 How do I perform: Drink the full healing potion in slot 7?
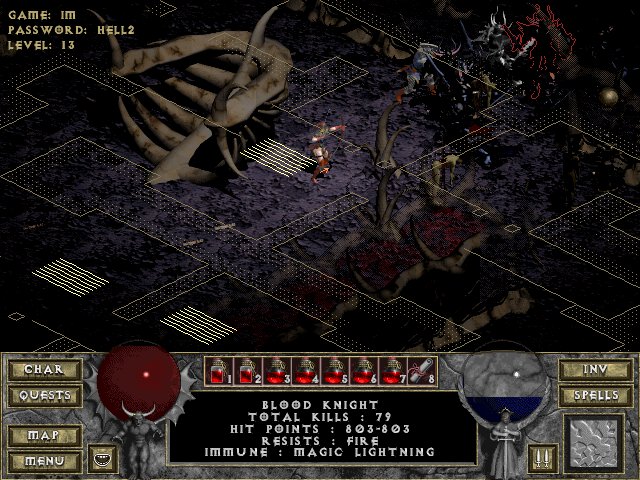click(393, 372)
